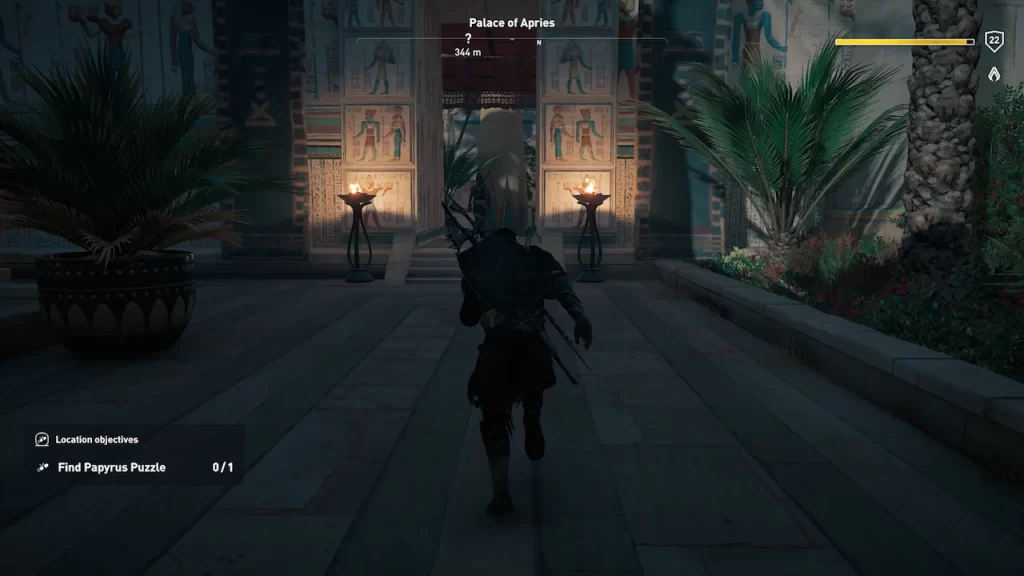Open the level 22 player badge

[994, 41]
